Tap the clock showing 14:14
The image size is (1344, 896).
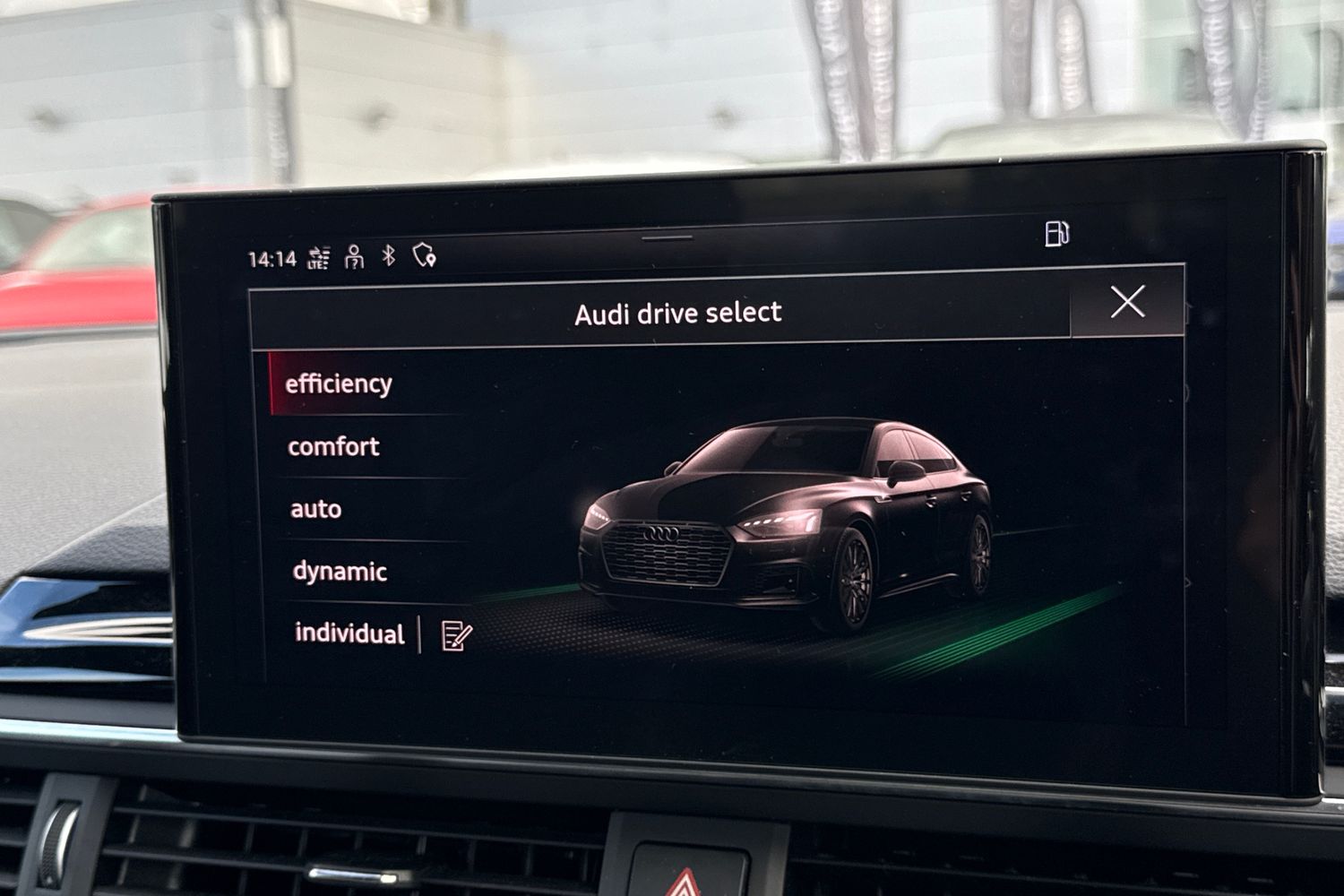click(x=273, y=257)
